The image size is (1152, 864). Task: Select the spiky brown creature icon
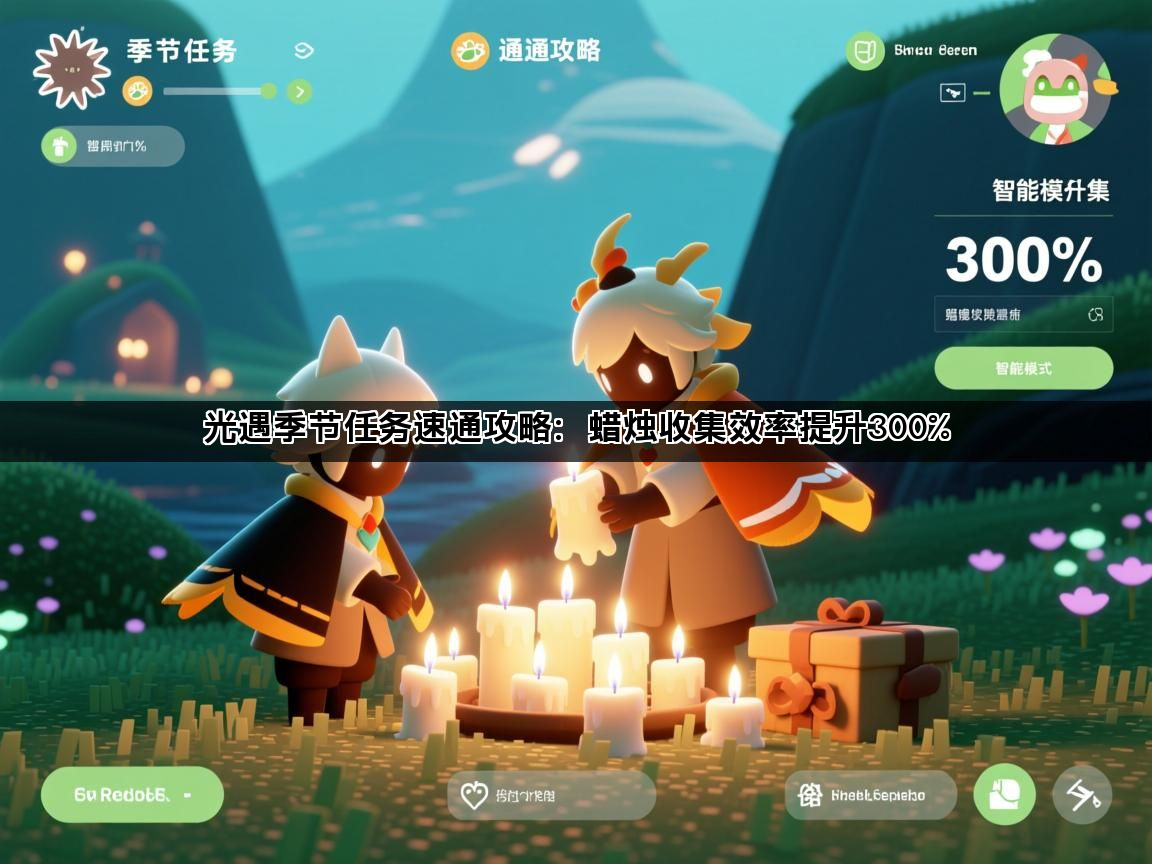70,66
